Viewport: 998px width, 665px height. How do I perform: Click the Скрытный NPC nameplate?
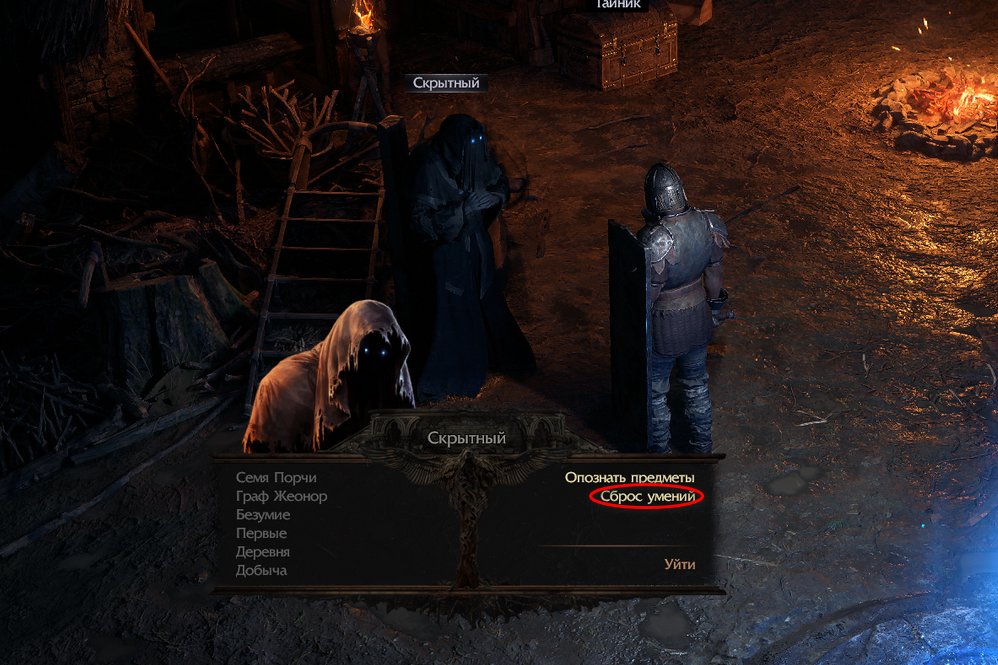tap(446, 83)
